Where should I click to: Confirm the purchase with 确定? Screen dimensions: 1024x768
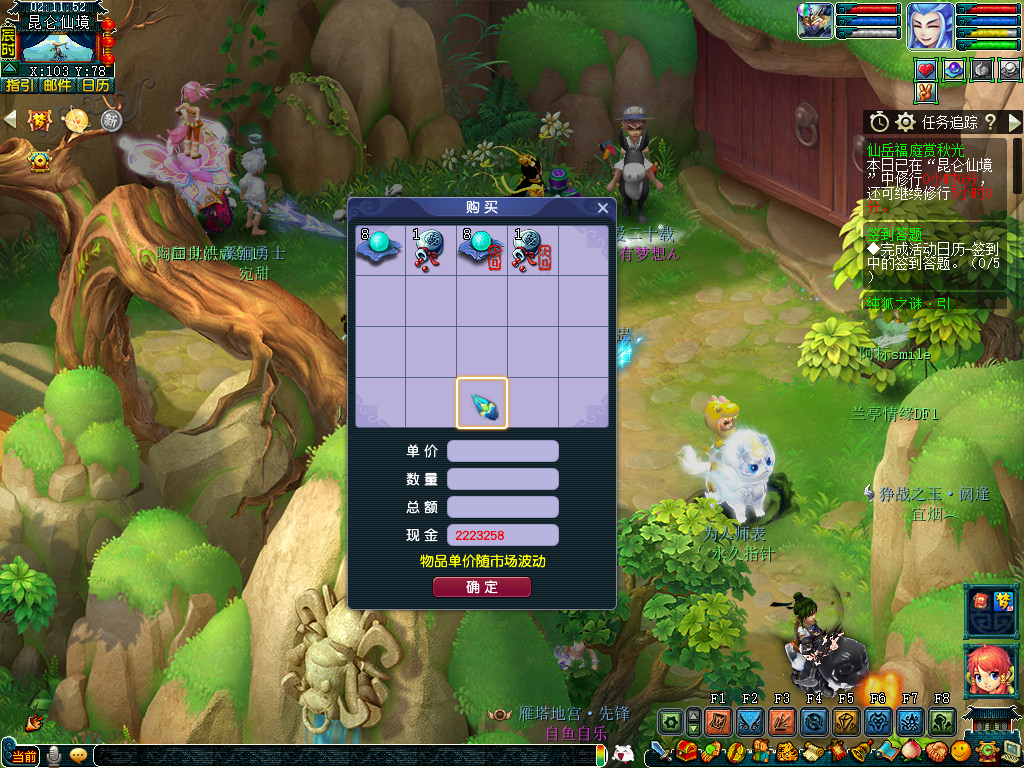pos(482,587)
